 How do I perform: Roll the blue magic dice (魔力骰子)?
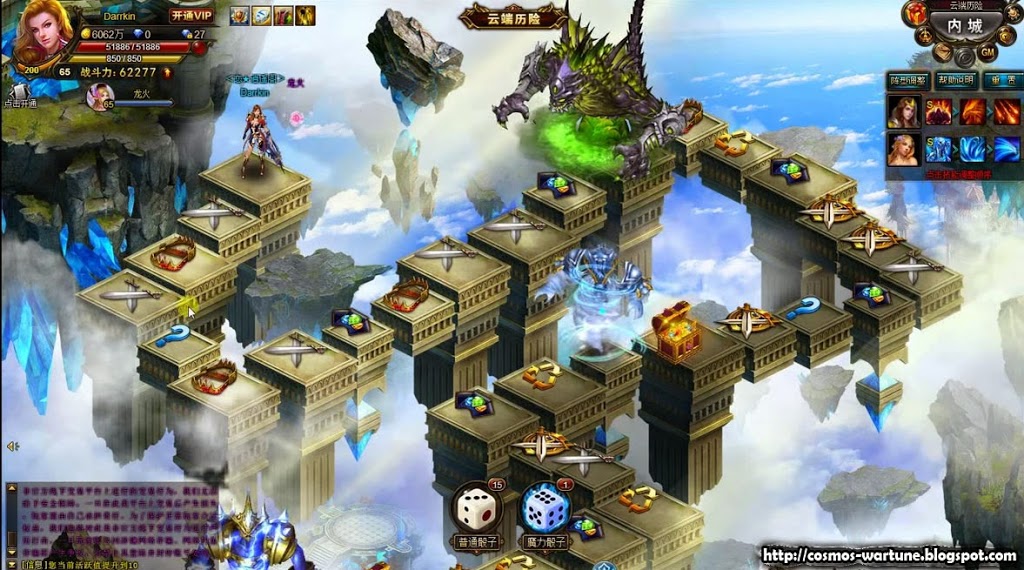(x=544, y=510)
